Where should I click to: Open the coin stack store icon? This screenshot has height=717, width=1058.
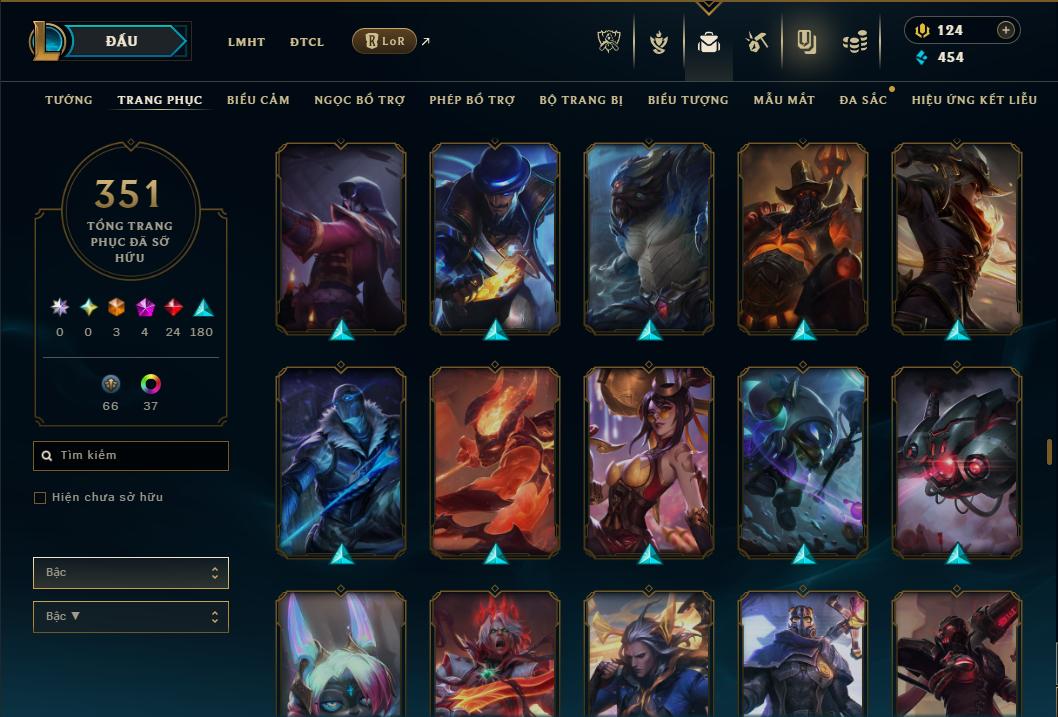[x=854, y=42]
